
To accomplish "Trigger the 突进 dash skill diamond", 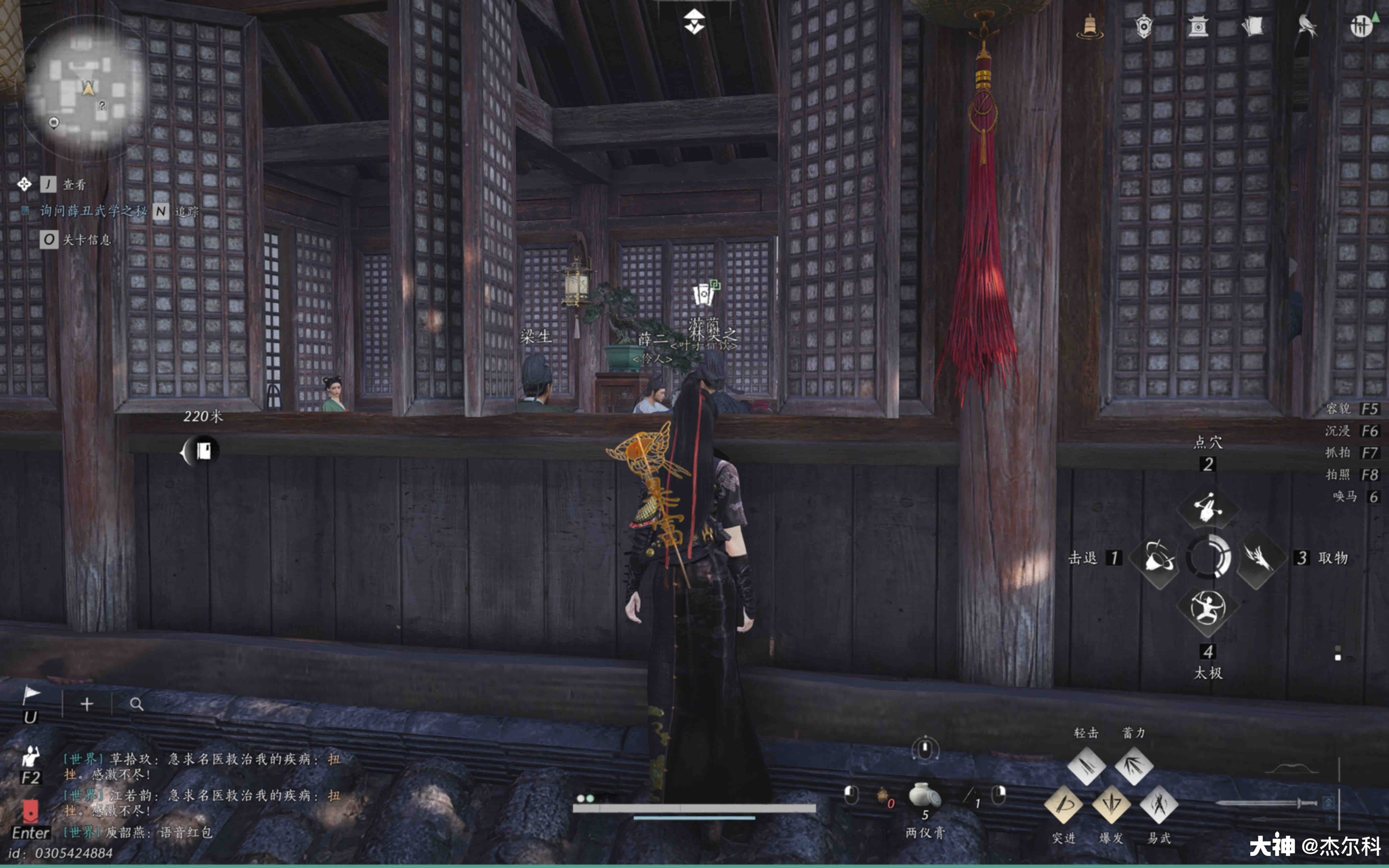I will (1064, 804).
